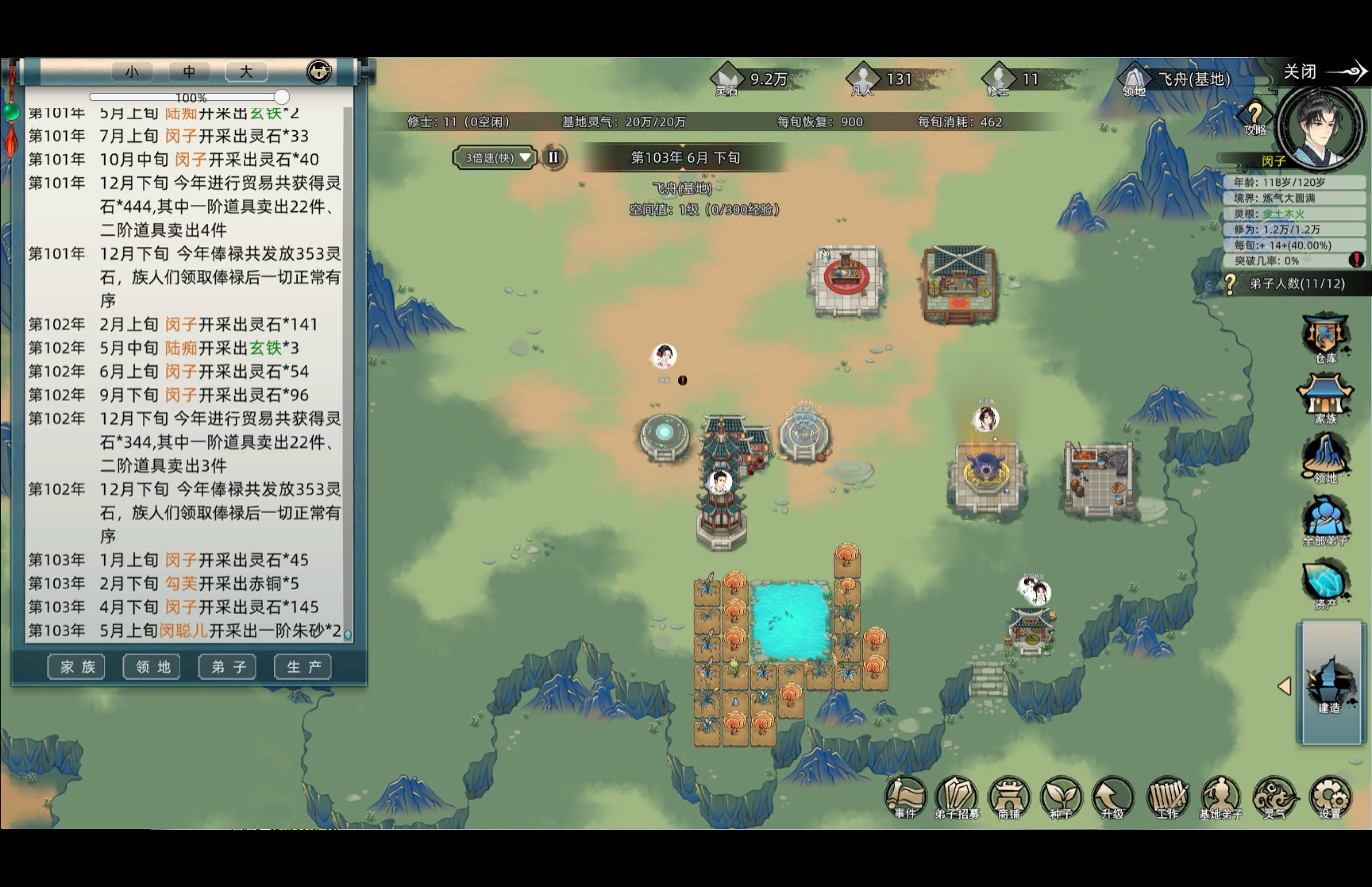Switch log text size to 中
The image size is (1372, 887).
click(189, 71)
